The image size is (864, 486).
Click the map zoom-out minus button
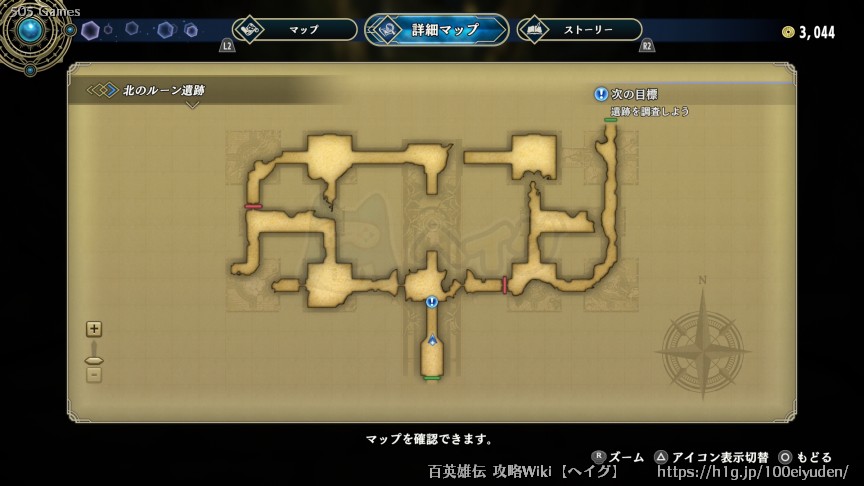[x=94, y=375]
